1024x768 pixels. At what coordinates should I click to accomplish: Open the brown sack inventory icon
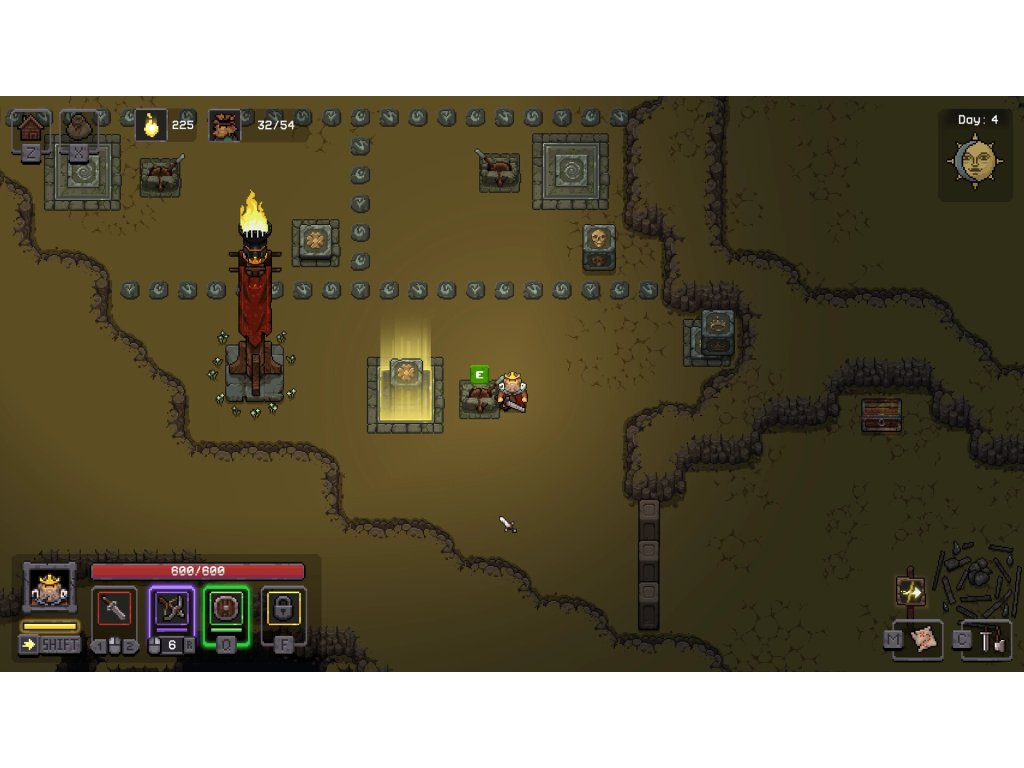[79, 127]
